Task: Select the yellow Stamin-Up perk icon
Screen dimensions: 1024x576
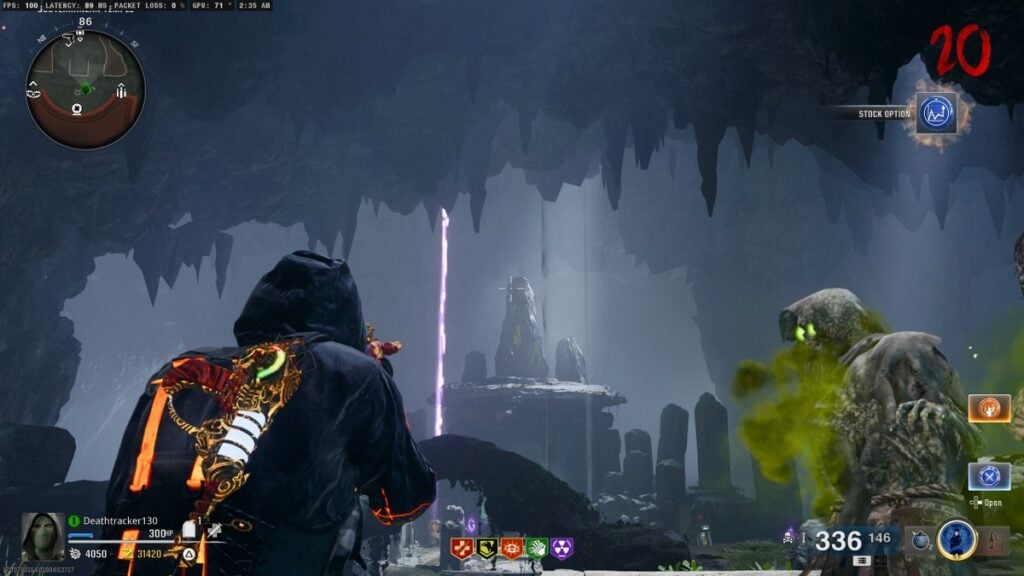Action: tap(487, 548)
